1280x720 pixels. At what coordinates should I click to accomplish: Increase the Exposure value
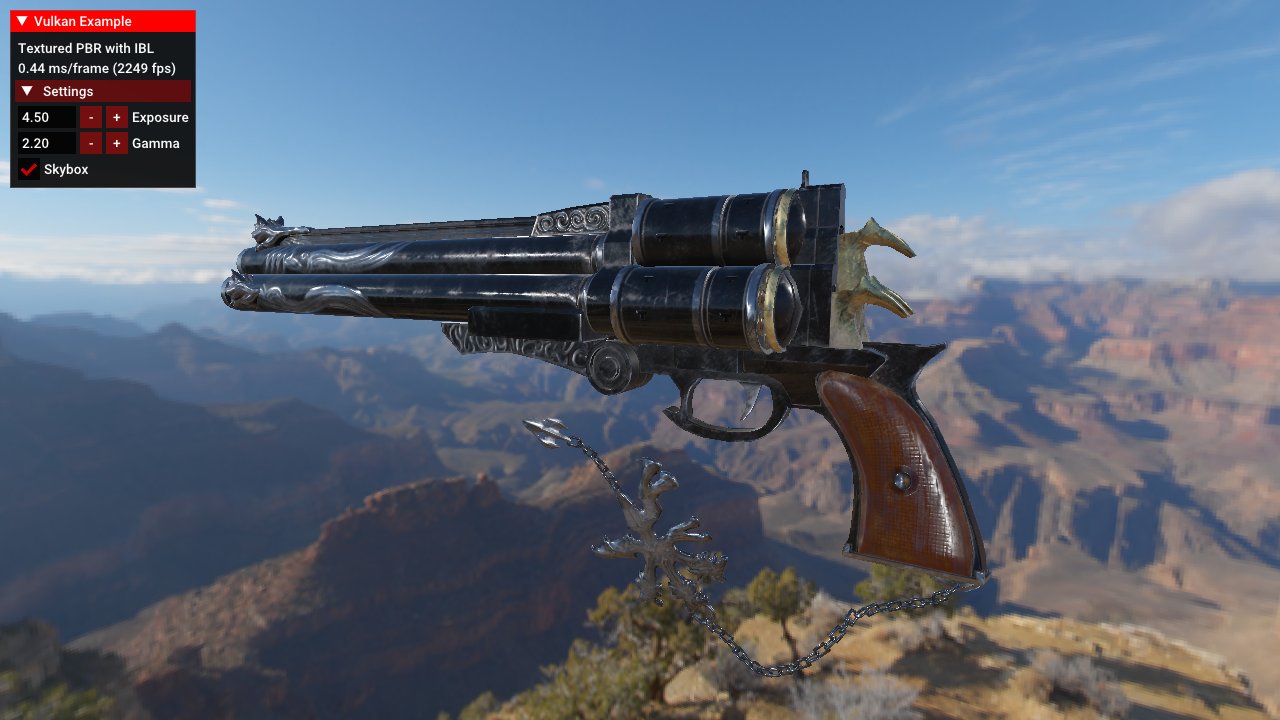[117, 117]
